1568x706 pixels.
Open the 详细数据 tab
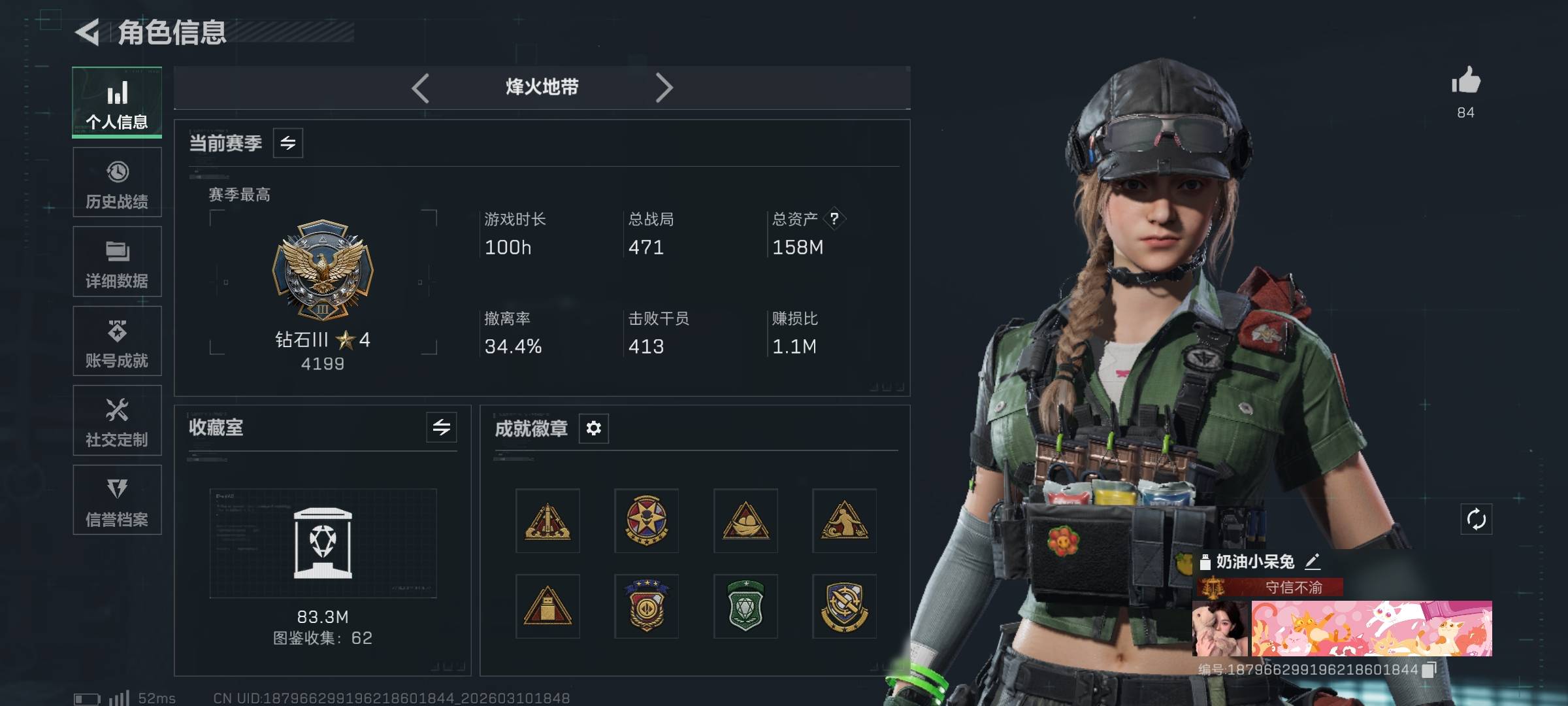117,261
